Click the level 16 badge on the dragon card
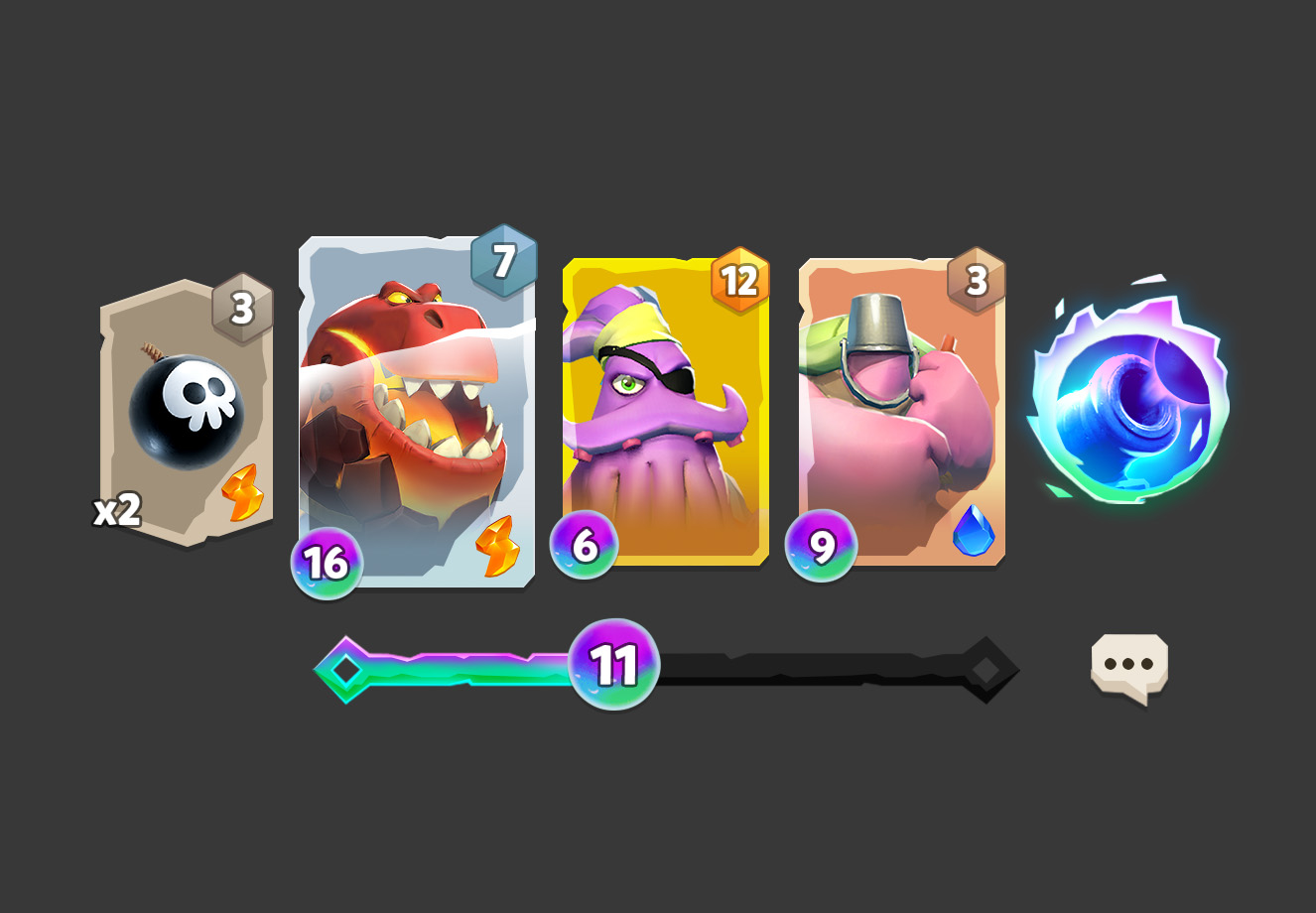 point(328,562)
